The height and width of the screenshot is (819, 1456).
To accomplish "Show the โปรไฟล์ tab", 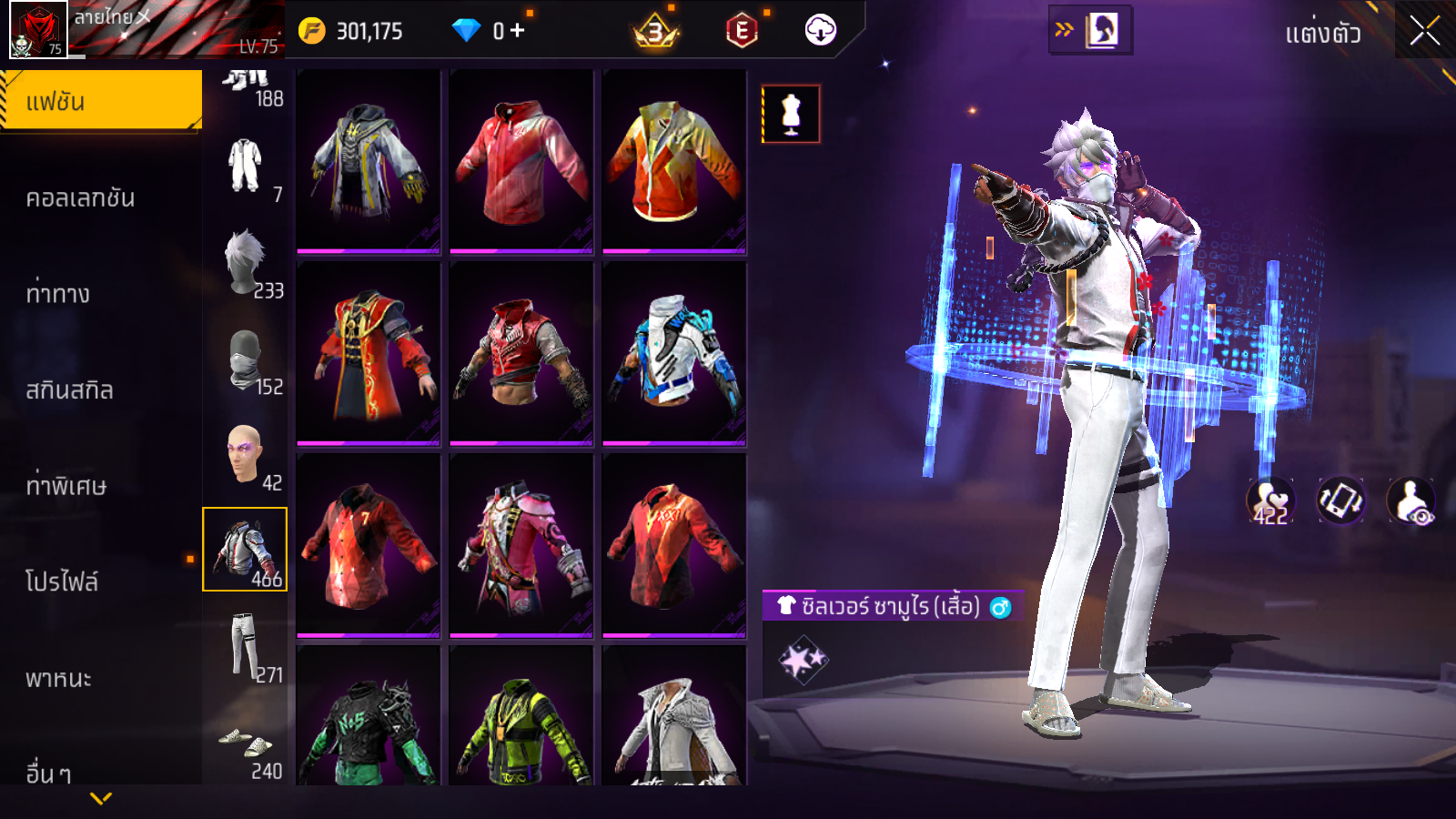I will coord(62,582).
